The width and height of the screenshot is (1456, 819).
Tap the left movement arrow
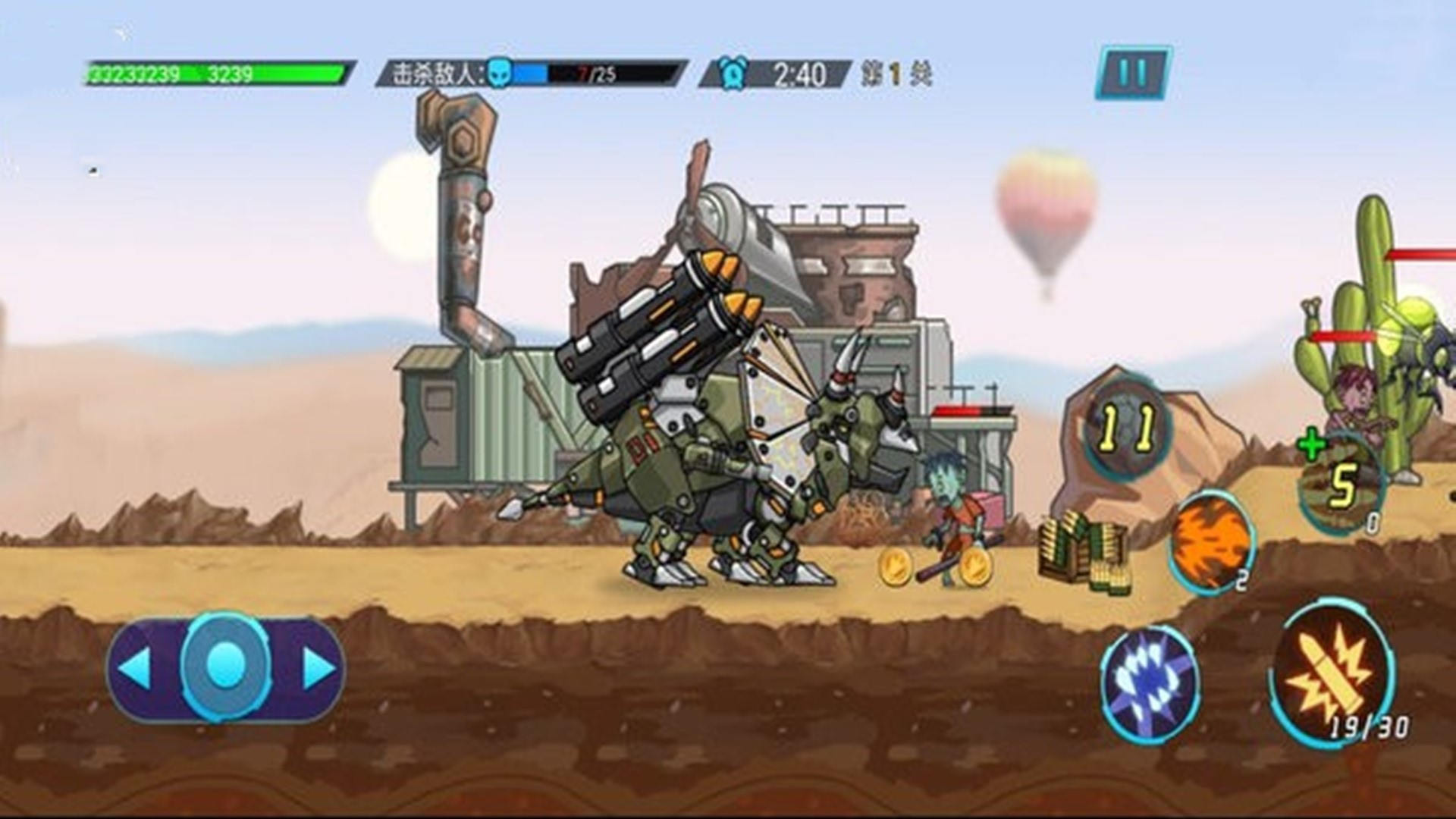pos(136,668)
